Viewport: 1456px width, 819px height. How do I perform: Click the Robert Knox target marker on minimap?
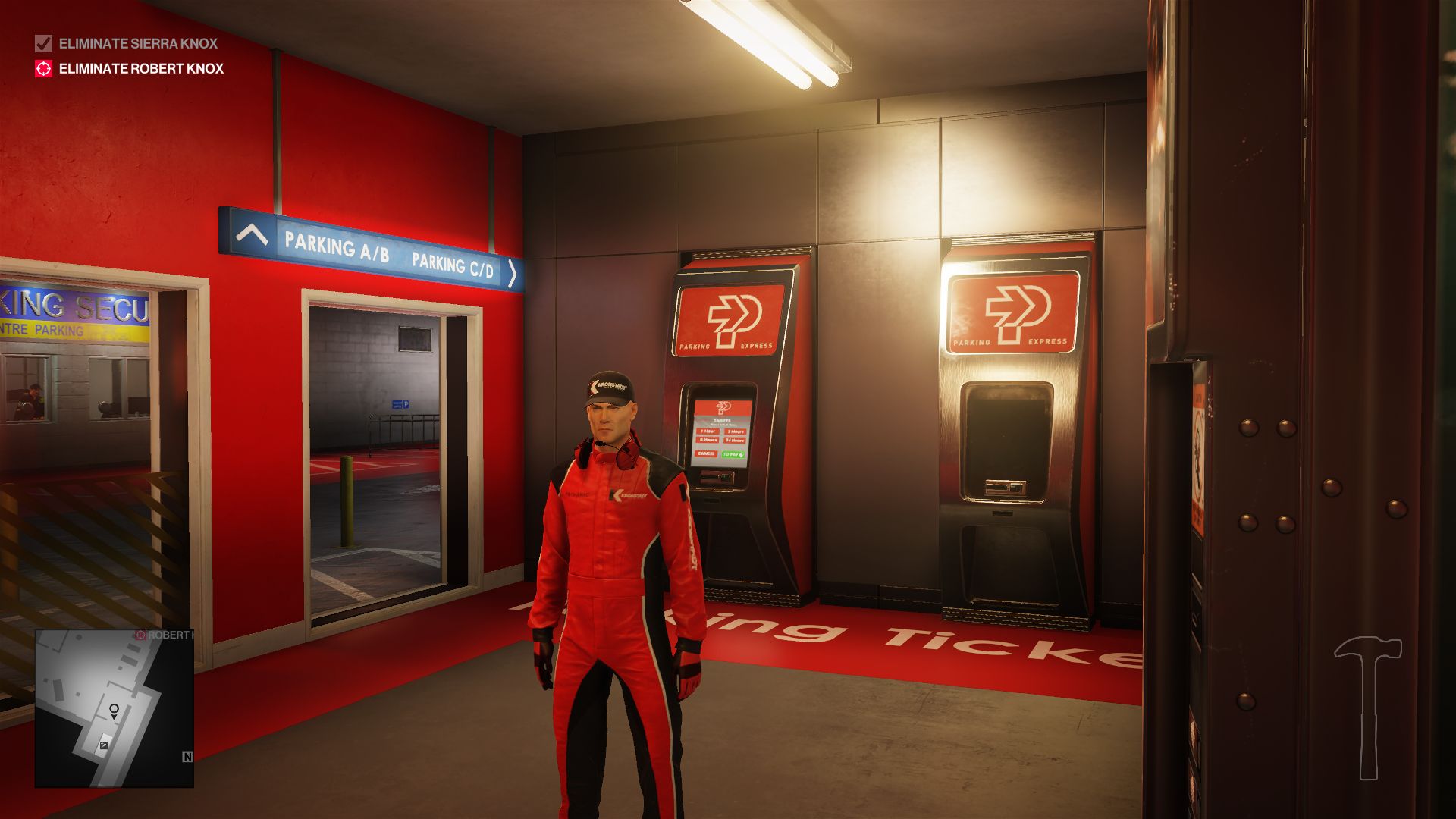coord(140,635)
